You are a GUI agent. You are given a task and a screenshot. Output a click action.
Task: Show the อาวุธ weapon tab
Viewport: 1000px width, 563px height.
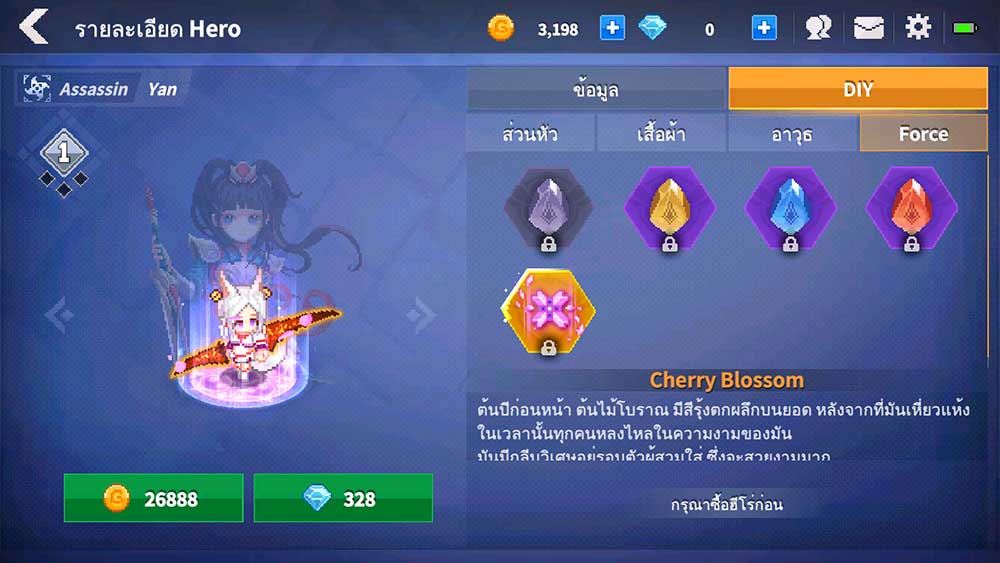(x=792, y=134)
